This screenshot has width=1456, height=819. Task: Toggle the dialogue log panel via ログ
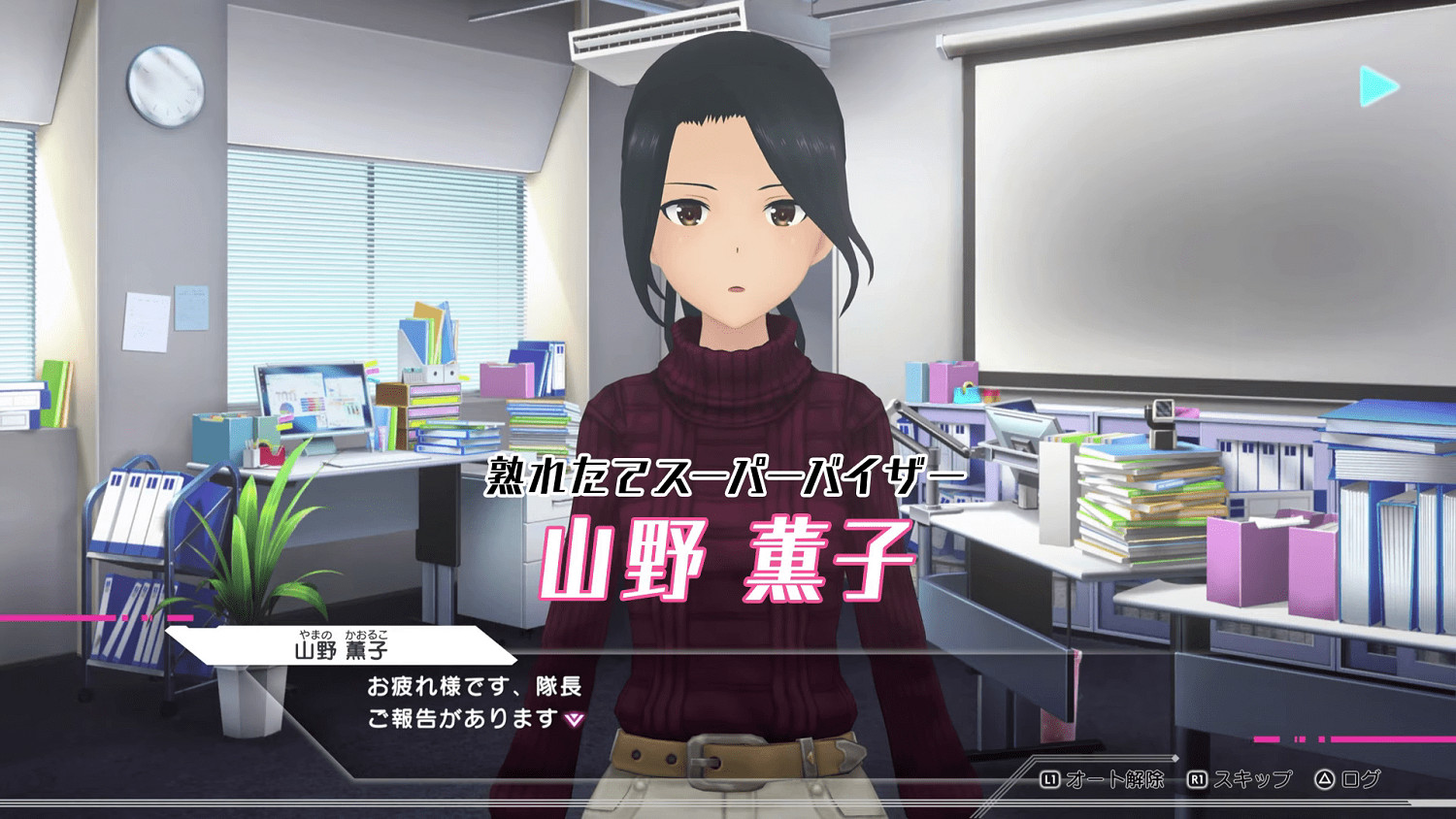[1364, 777]
